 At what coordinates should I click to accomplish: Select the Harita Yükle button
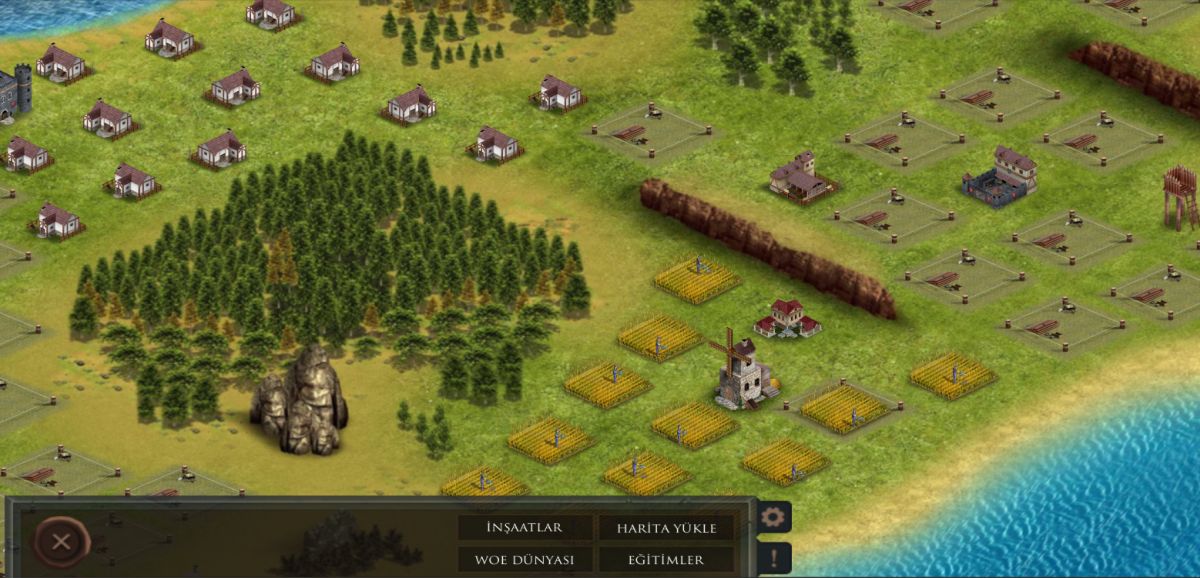[x=665, y=528]
